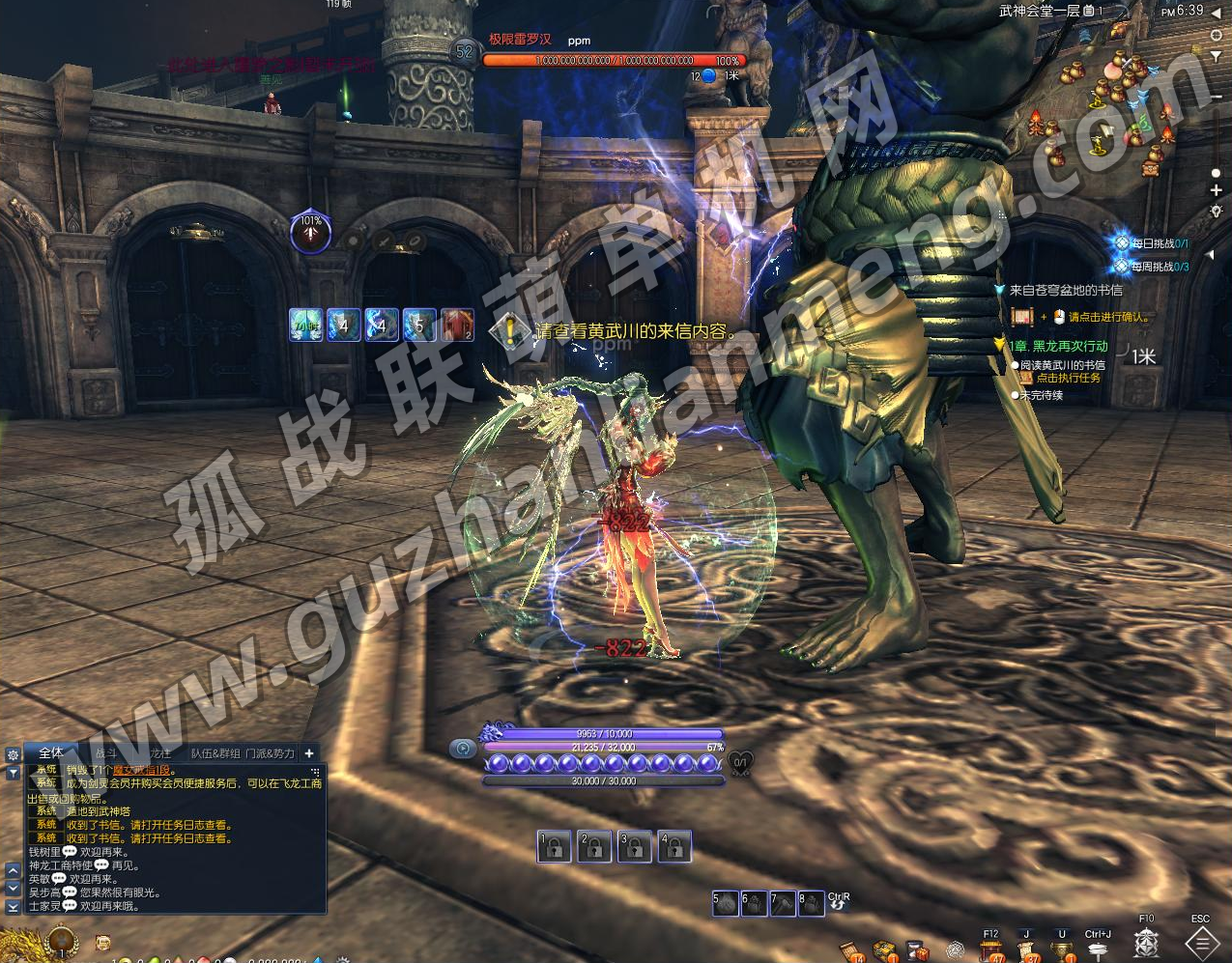Screen dimensions: 1232x963
Task: Switch to the 门派&势力 chat tab
Action: pos(271,752)
